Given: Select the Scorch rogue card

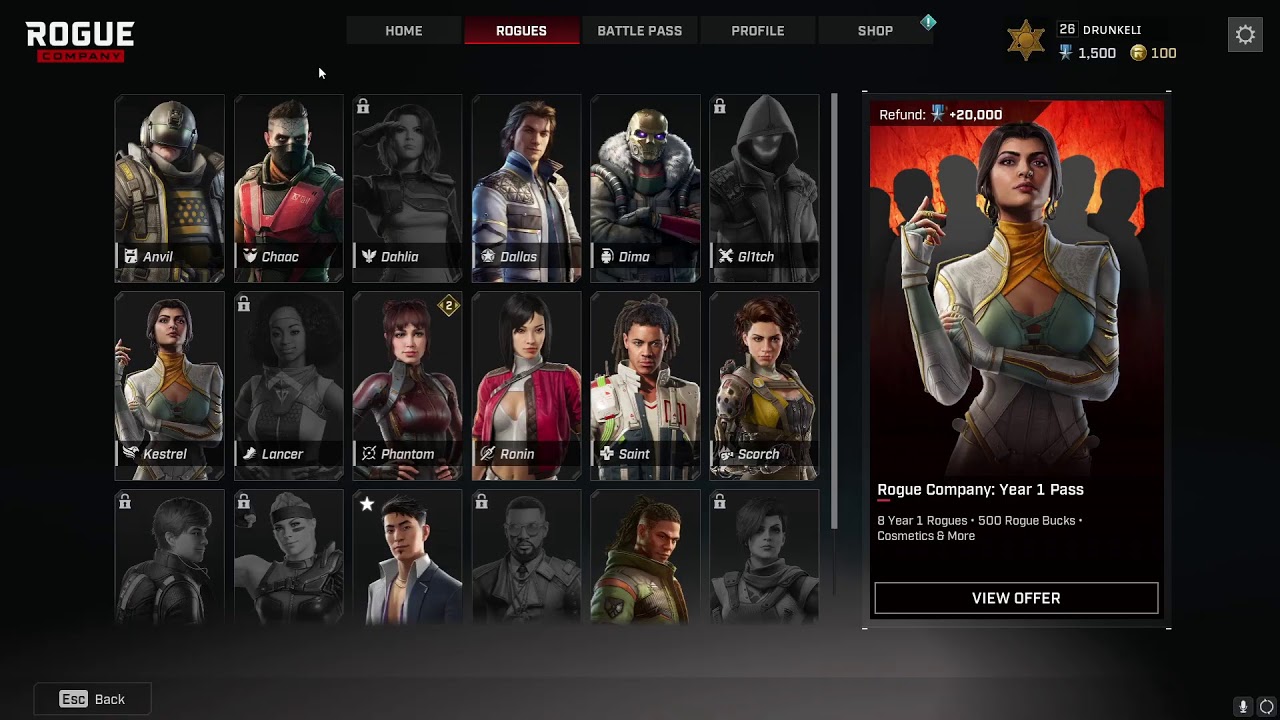Looking at the screenshot, I should 765,386.
